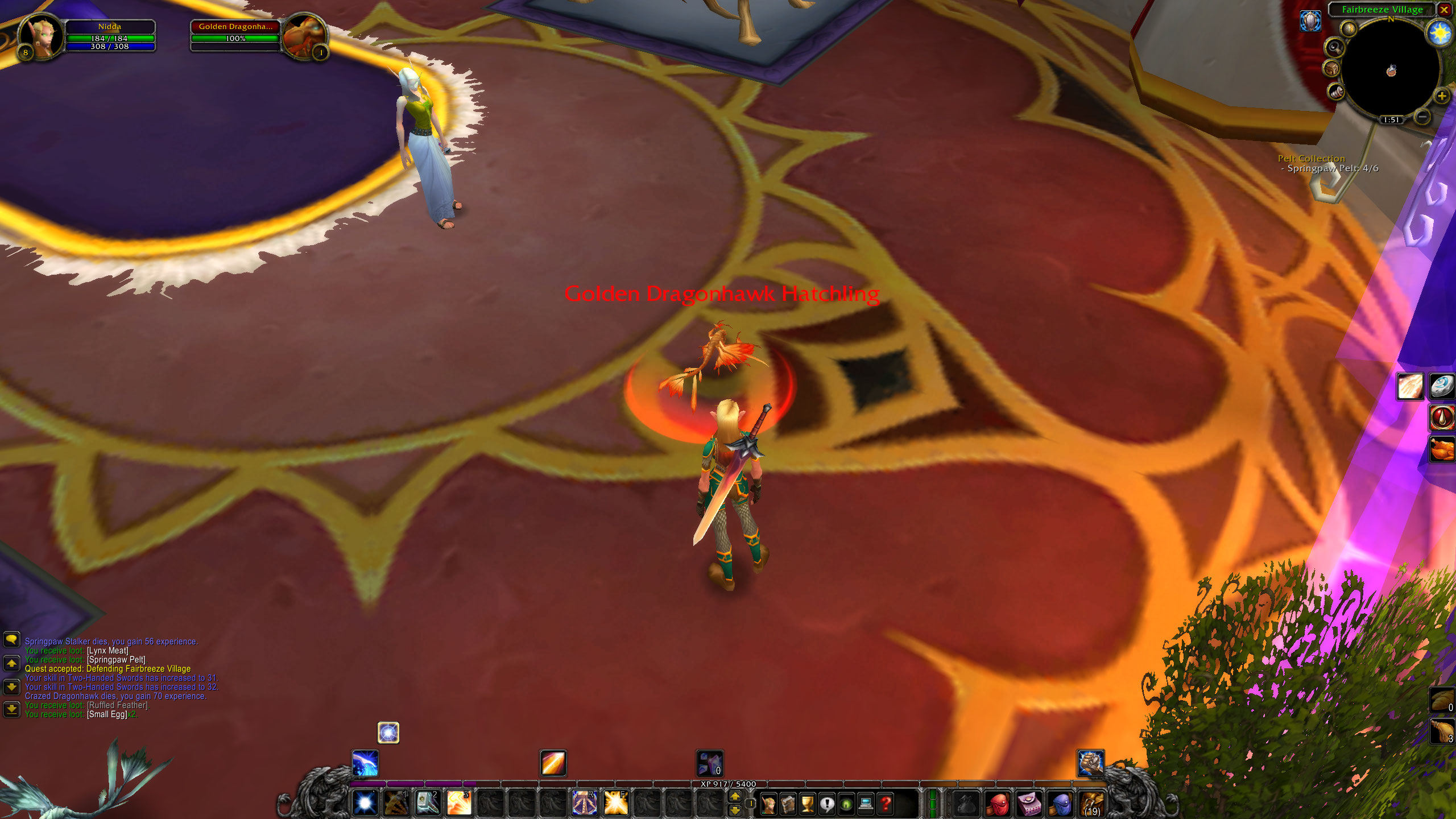Use the roasted chicken food item icon
This screenshot has width=1456, height=819.
pyautogui.click(x=1442, y=450)
